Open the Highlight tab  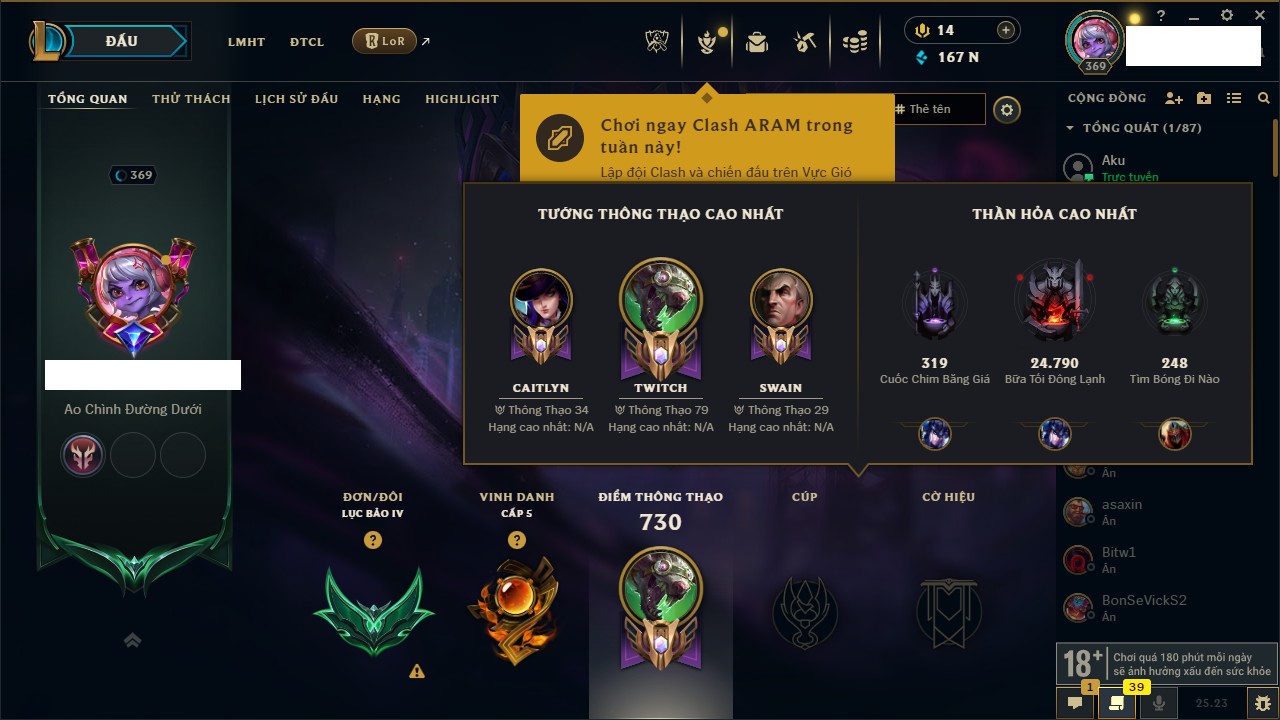461,99
